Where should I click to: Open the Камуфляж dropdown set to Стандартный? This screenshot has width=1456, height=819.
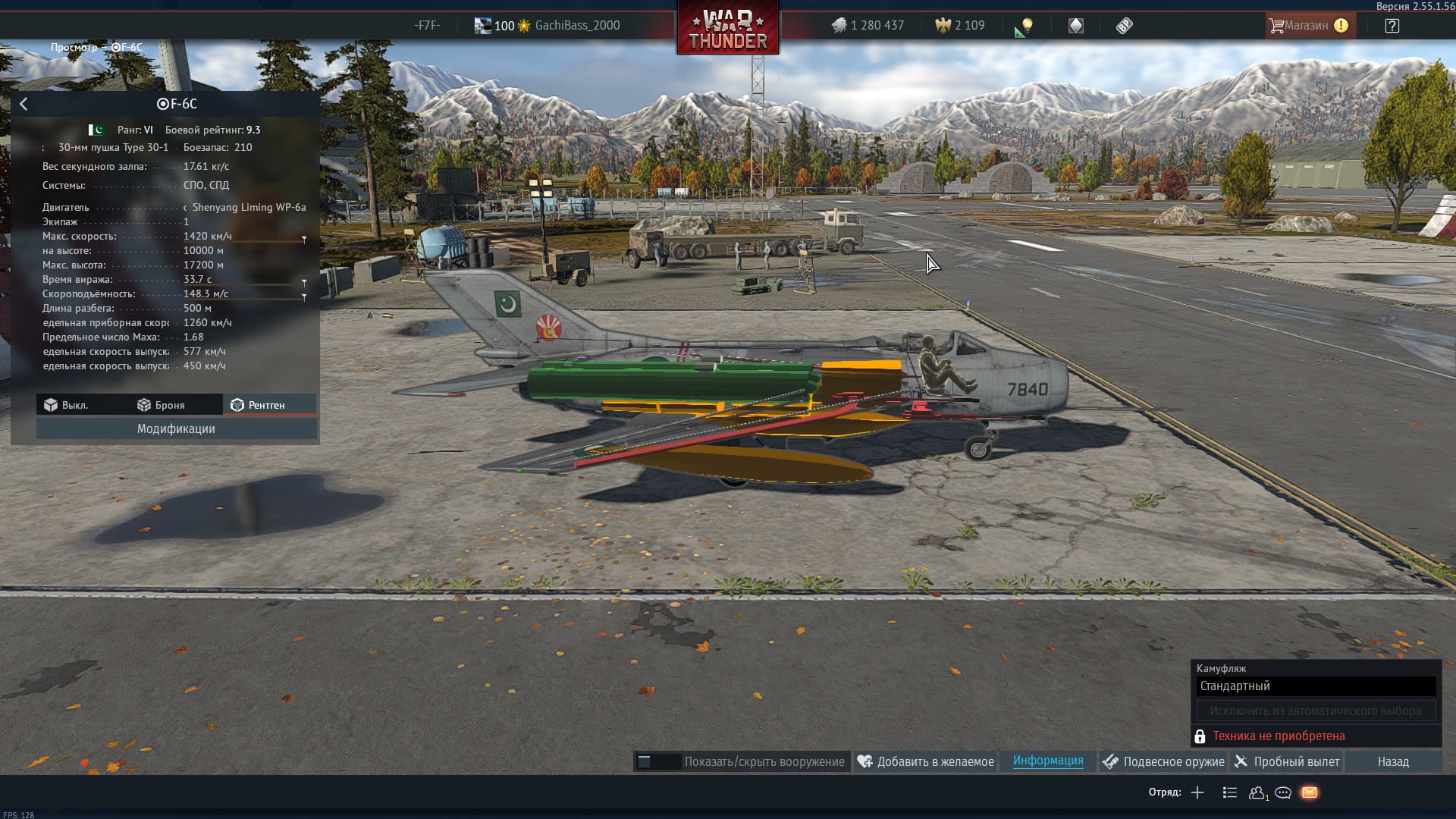pyautogui.click(x=1316, y=686)
